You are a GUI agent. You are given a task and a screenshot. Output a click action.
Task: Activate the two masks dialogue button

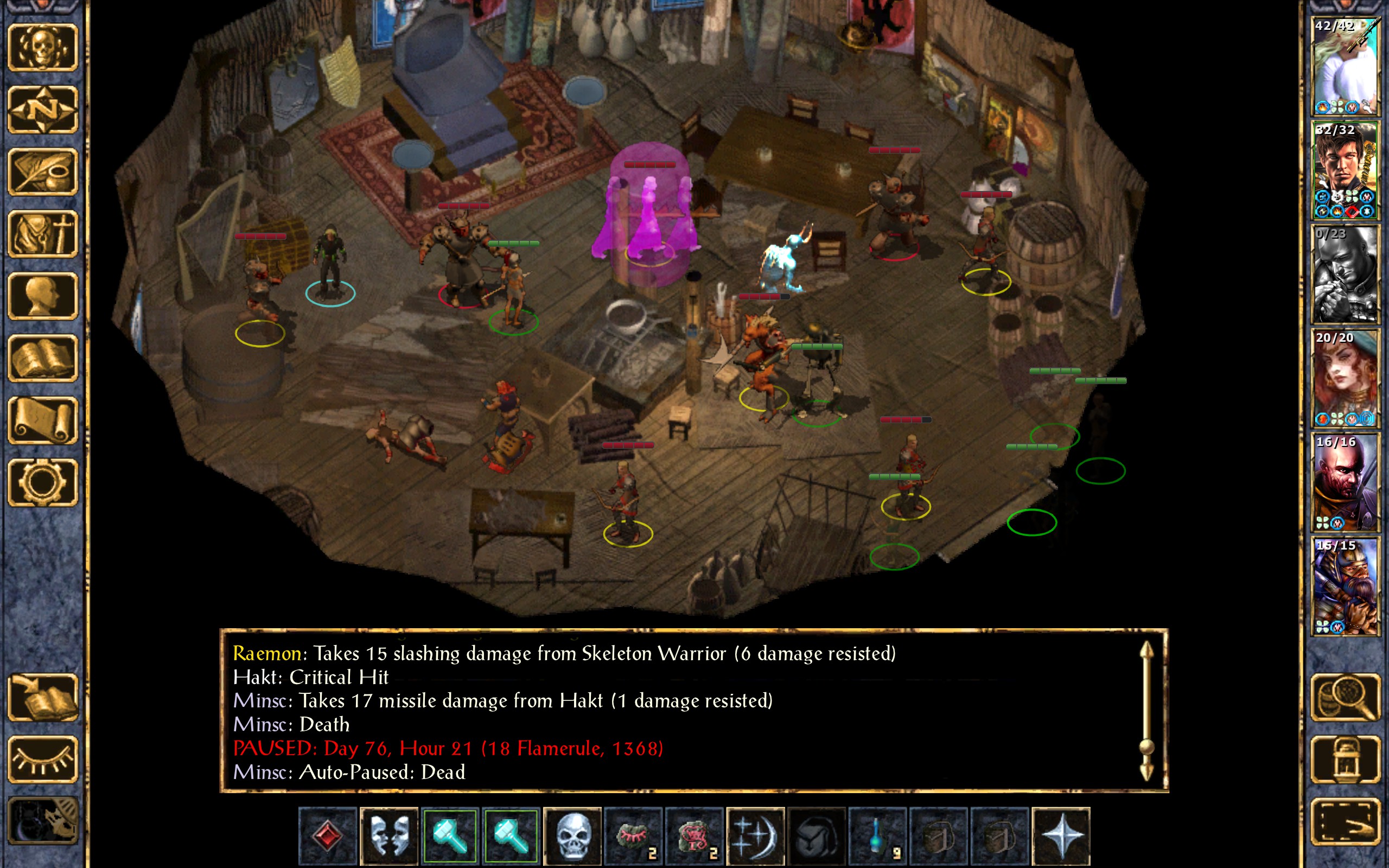[389, 835]
